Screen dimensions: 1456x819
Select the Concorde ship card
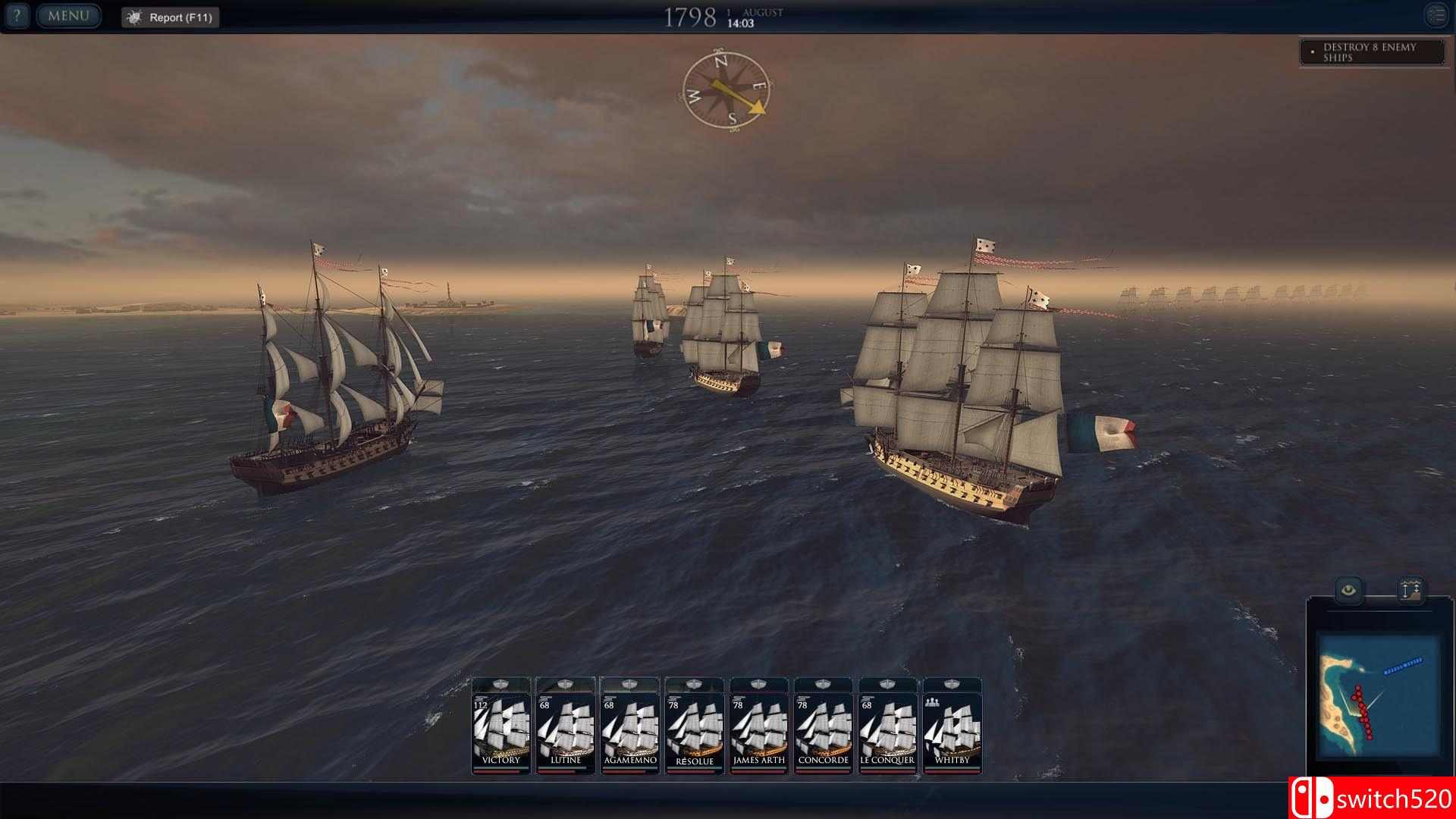824,726
